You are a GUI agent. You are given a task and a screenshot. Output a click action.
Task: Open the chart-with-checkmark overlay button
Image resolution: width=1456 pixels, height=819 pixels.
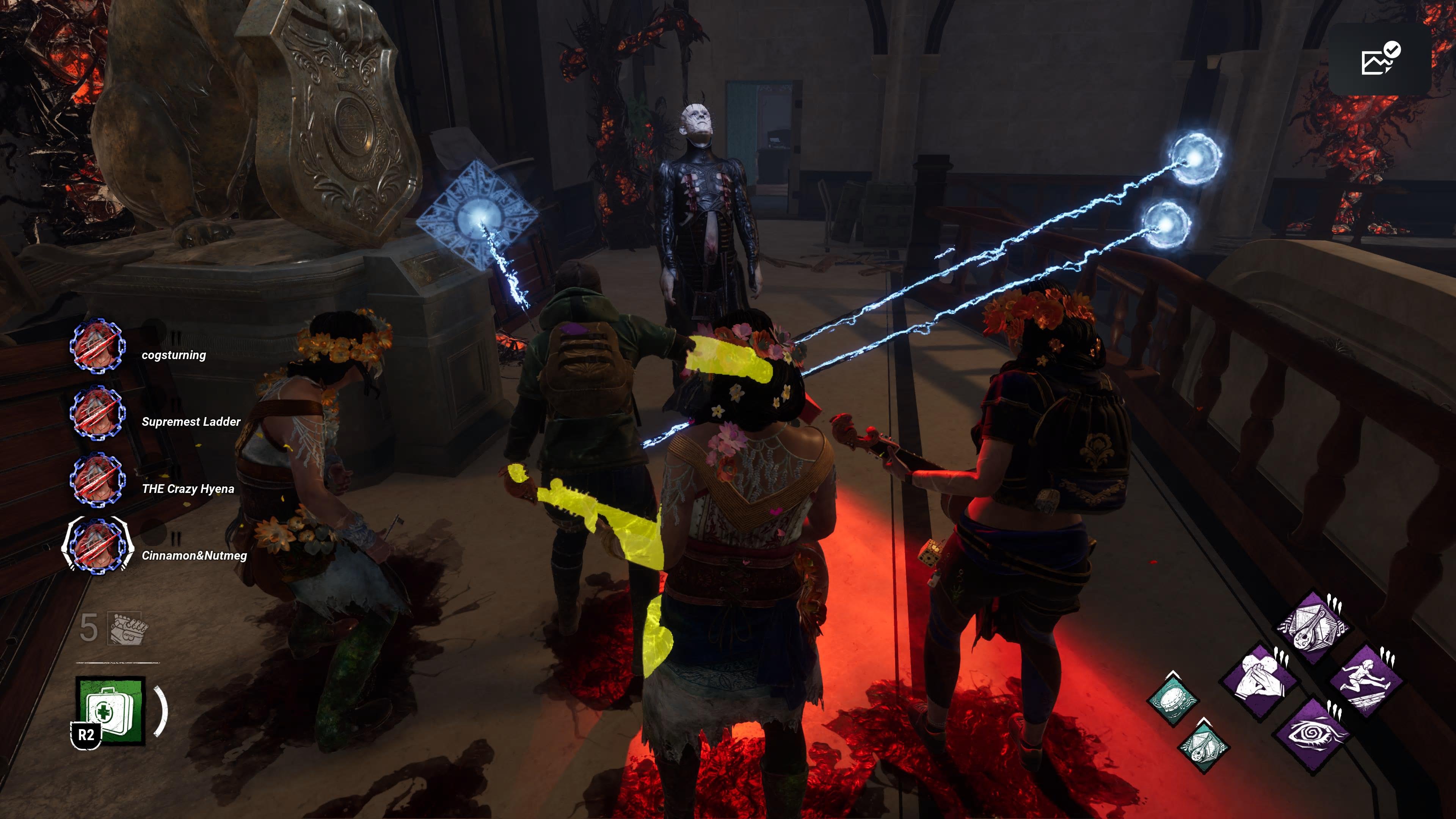1380,60
